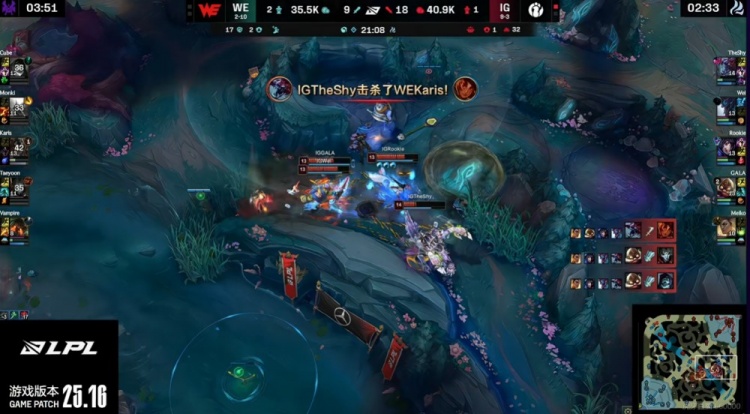Select Karis's champion portrait
This screenshot has height=414, width=750.
20,150
